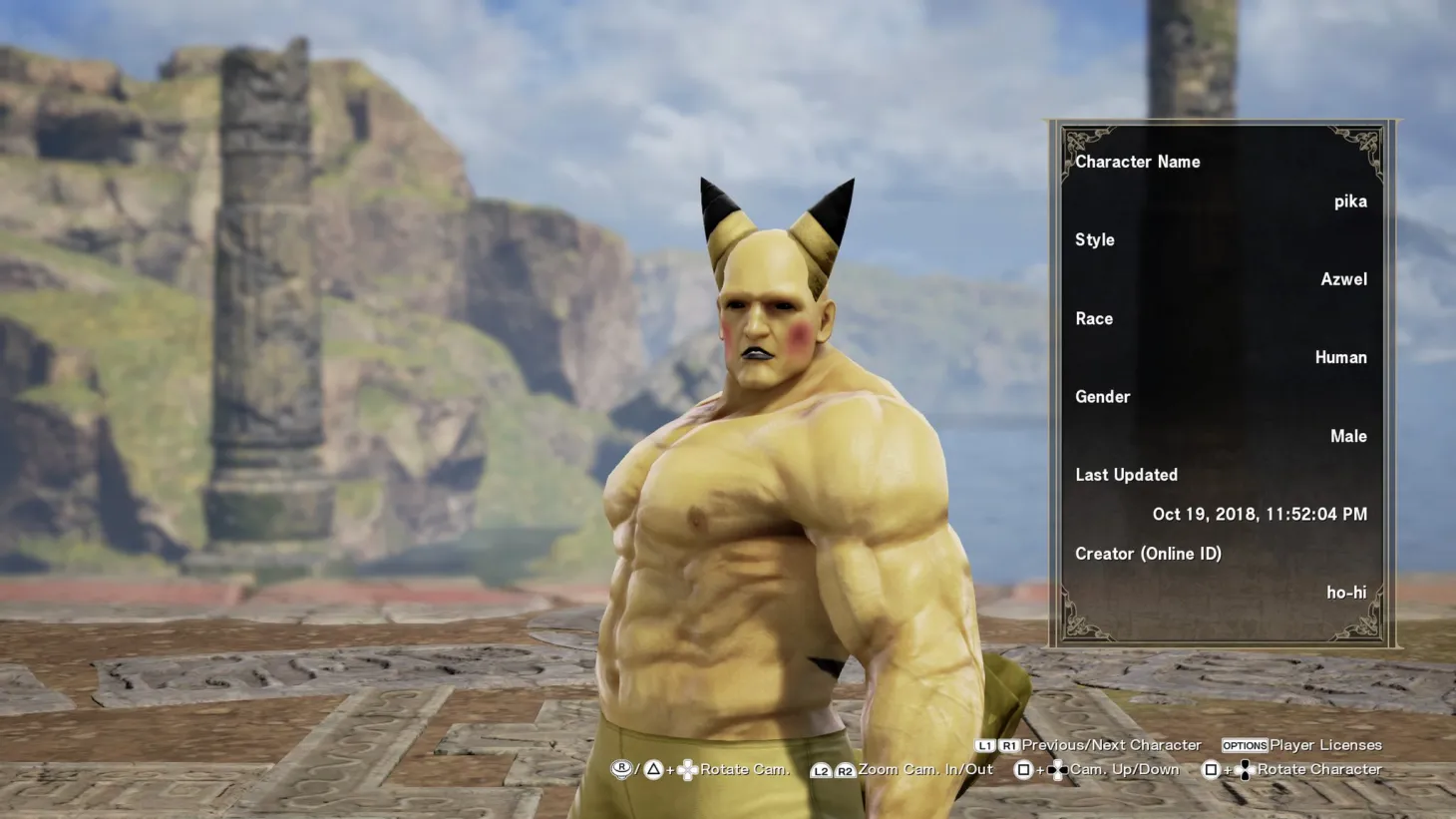Screen dimensions: 1456x819
Task: Click the square button icon before Cam Up/Down
Action: tap(1023, 768)
